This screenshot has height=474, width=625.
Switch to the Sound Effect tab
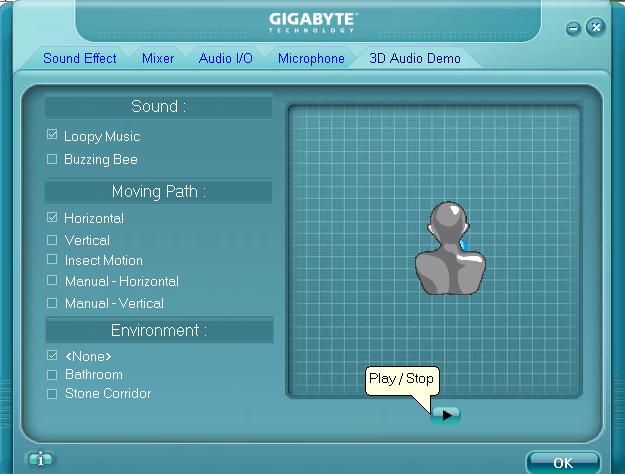pyautogui.click(x=80, y=59)
